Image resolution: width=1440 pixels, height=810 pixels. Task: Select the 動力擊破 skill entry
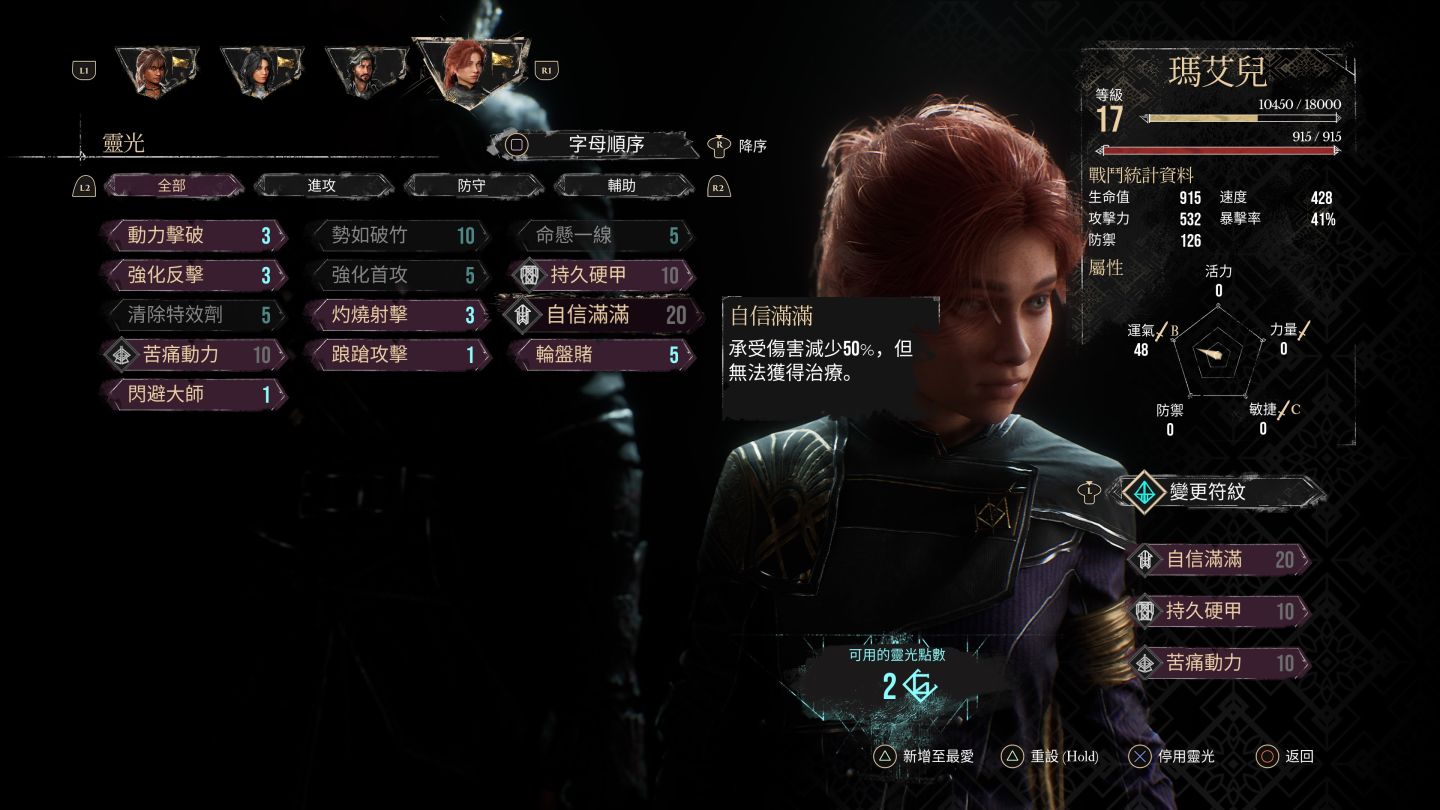(194, 236)
